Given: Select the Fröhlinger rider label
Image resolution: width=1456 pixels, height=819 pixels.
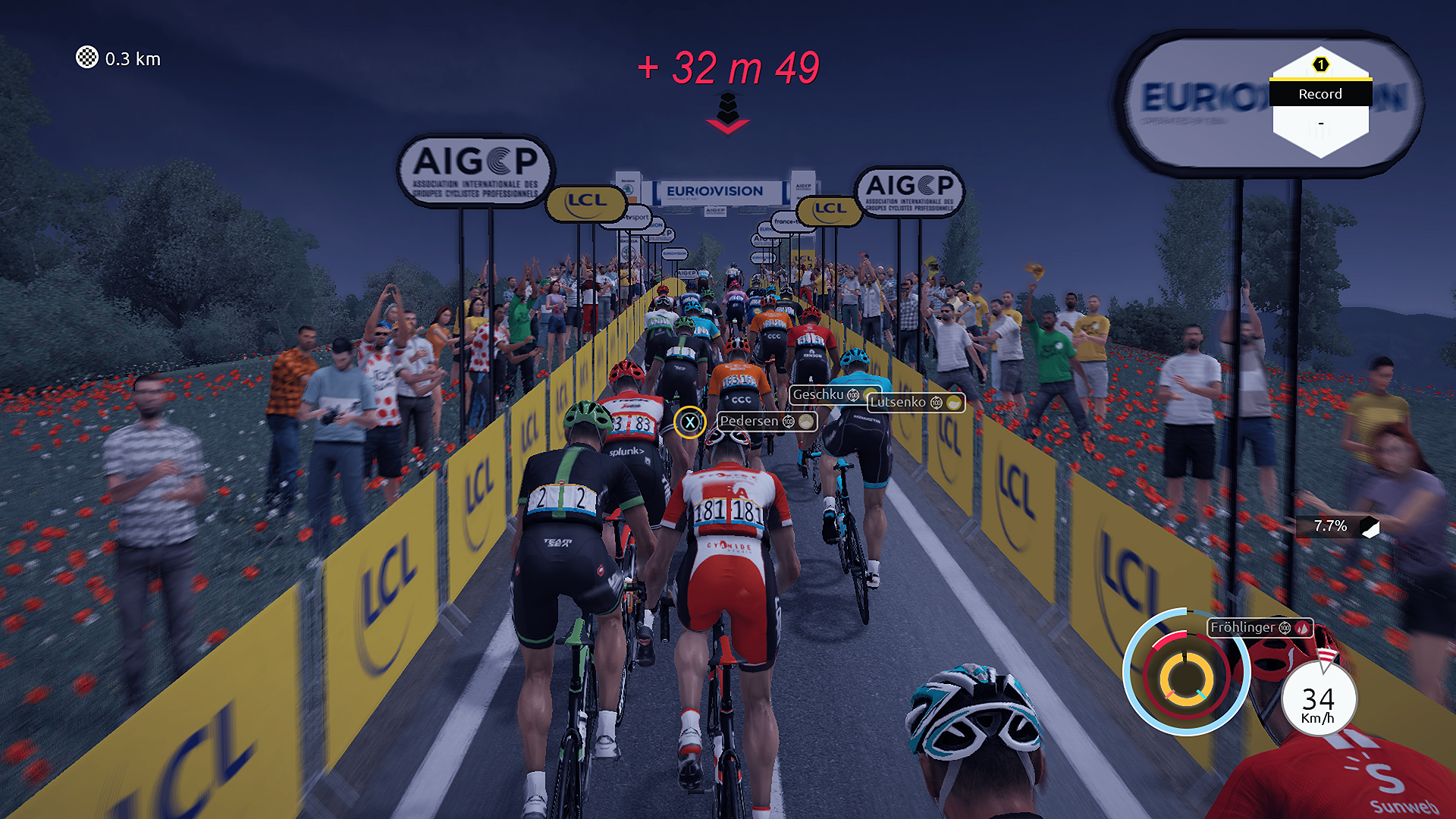Looking at the screenshot, I should (1260, 627).
